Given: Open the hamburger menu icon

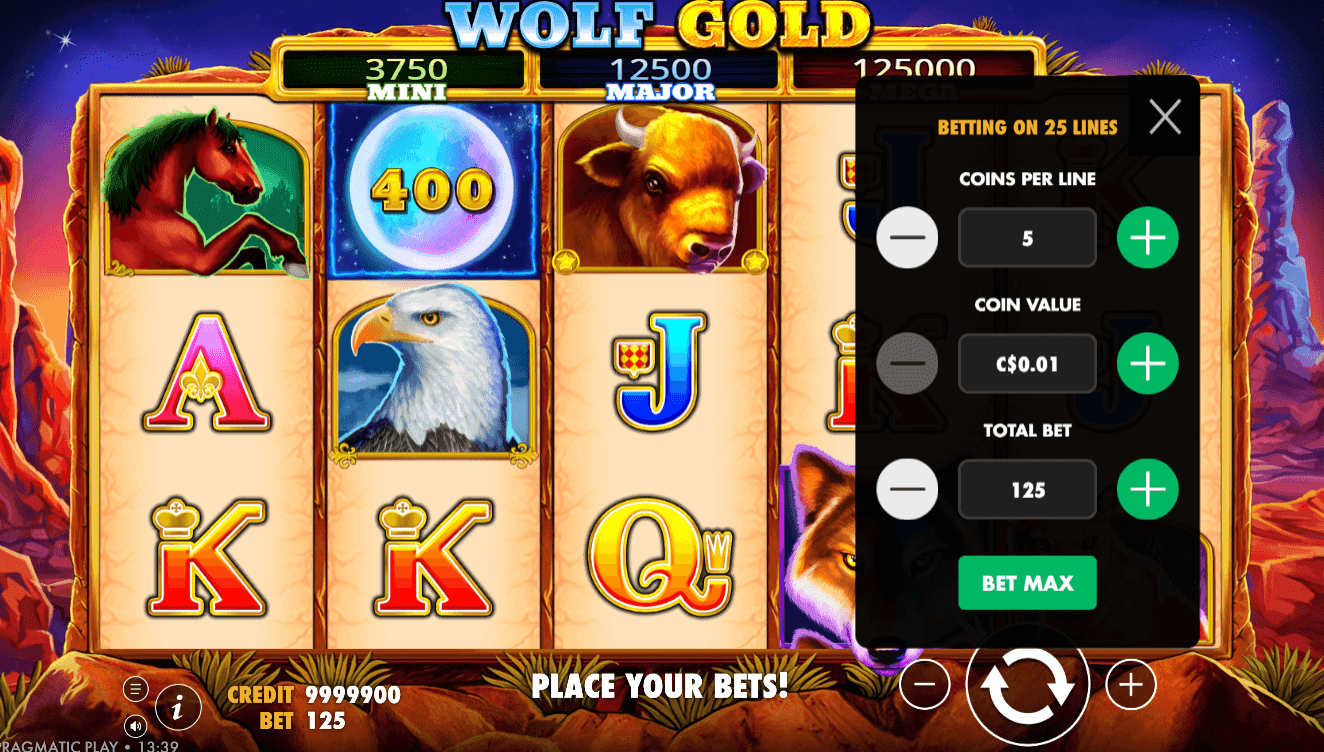Looking at the screenshot, I should [x=134, y=689].
